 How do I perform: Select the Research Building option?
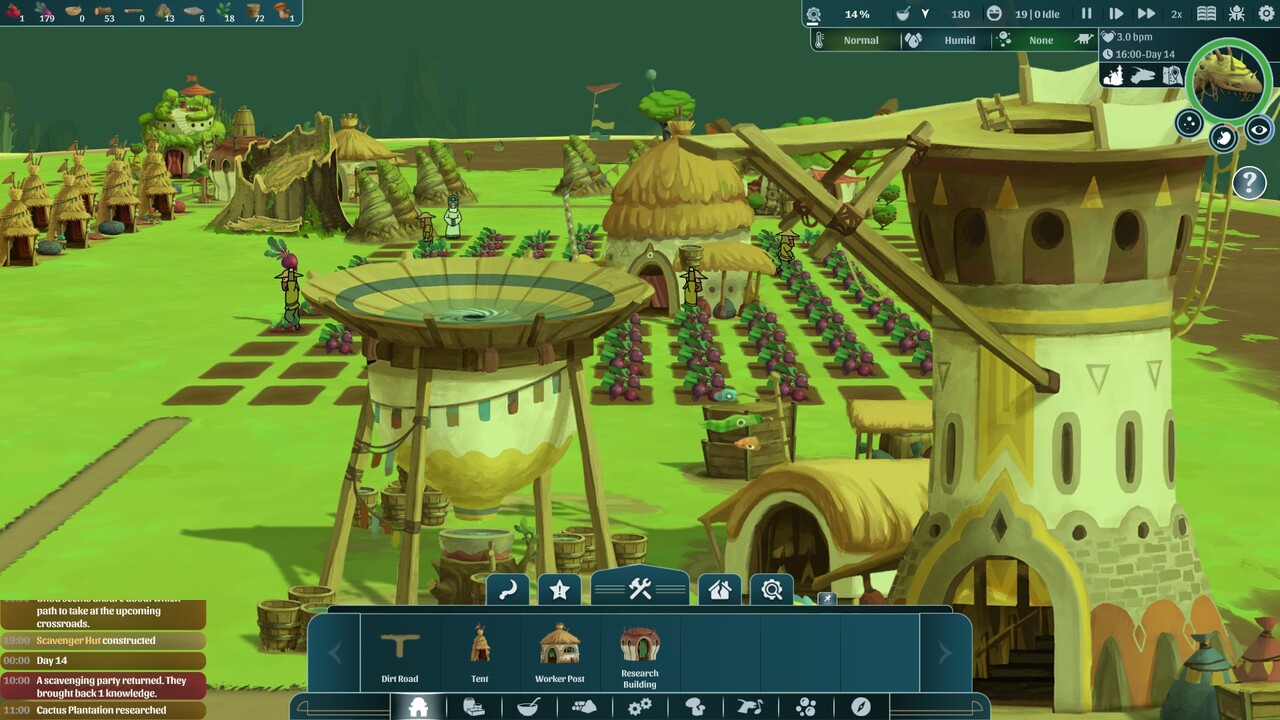click(x=640, y=653)
